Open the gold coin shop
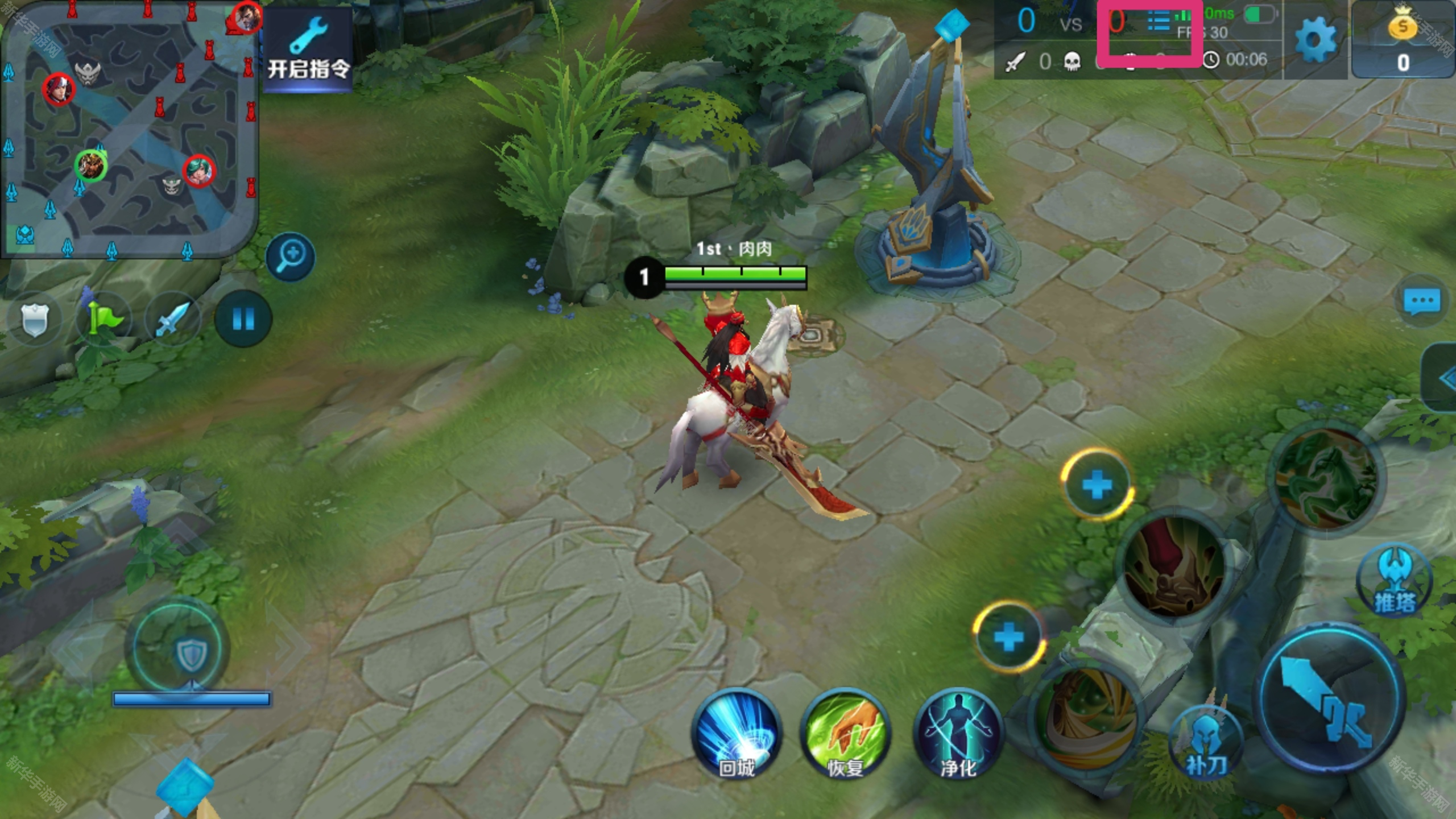 click(x=1403, y=40)
